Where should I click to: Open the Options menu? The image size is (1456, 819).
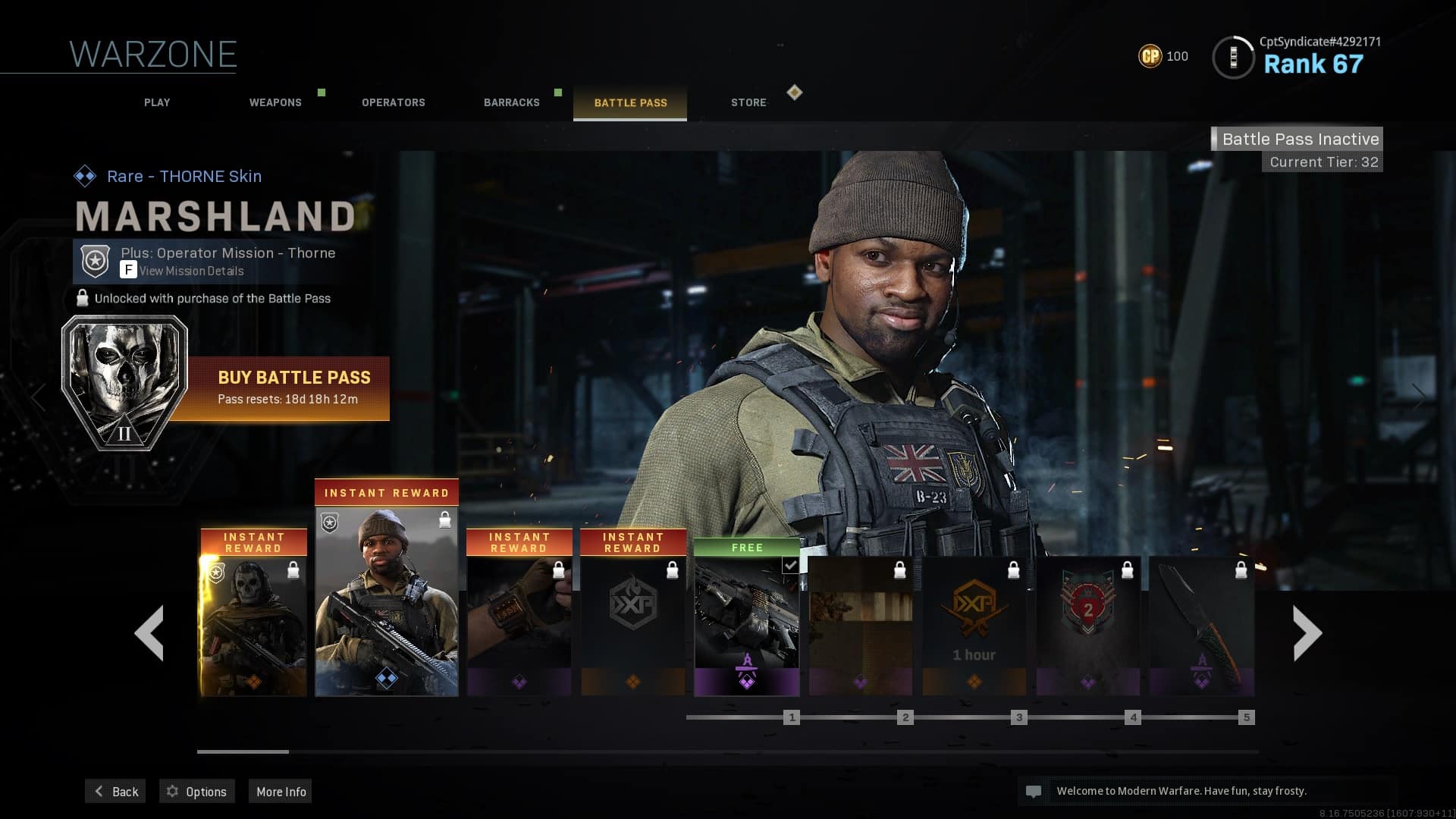tap(196, 791)
